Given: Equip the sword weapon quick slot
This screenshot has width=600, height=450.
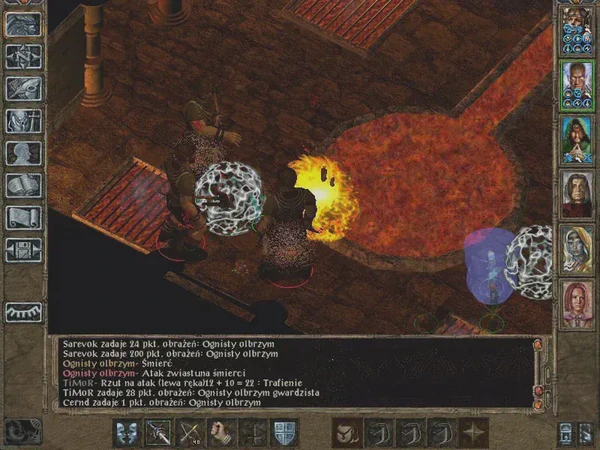Looking at the screenshot, I should [158, 432].
